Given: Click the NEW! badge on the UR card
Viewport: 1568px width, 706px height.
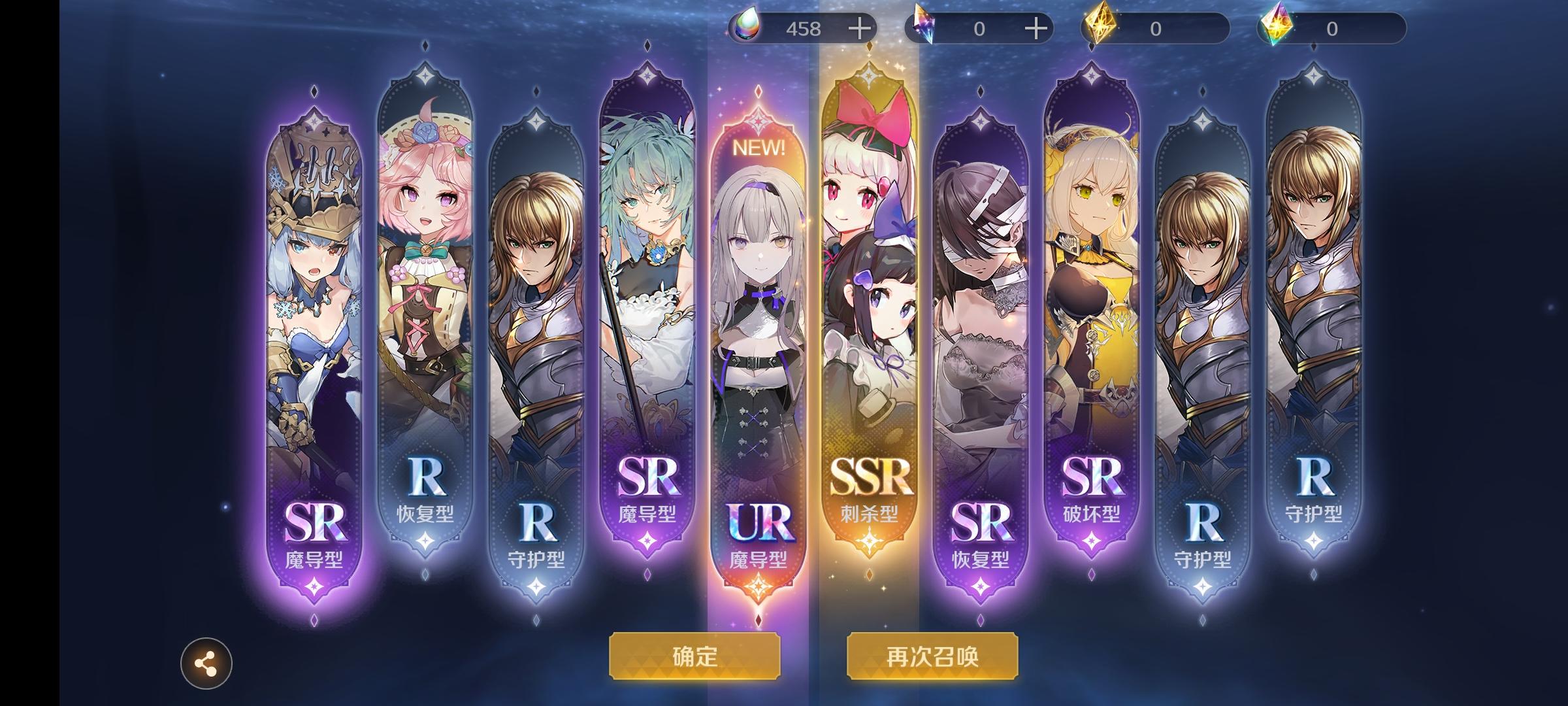Looking at the screenshot, I should pos(758,147).
